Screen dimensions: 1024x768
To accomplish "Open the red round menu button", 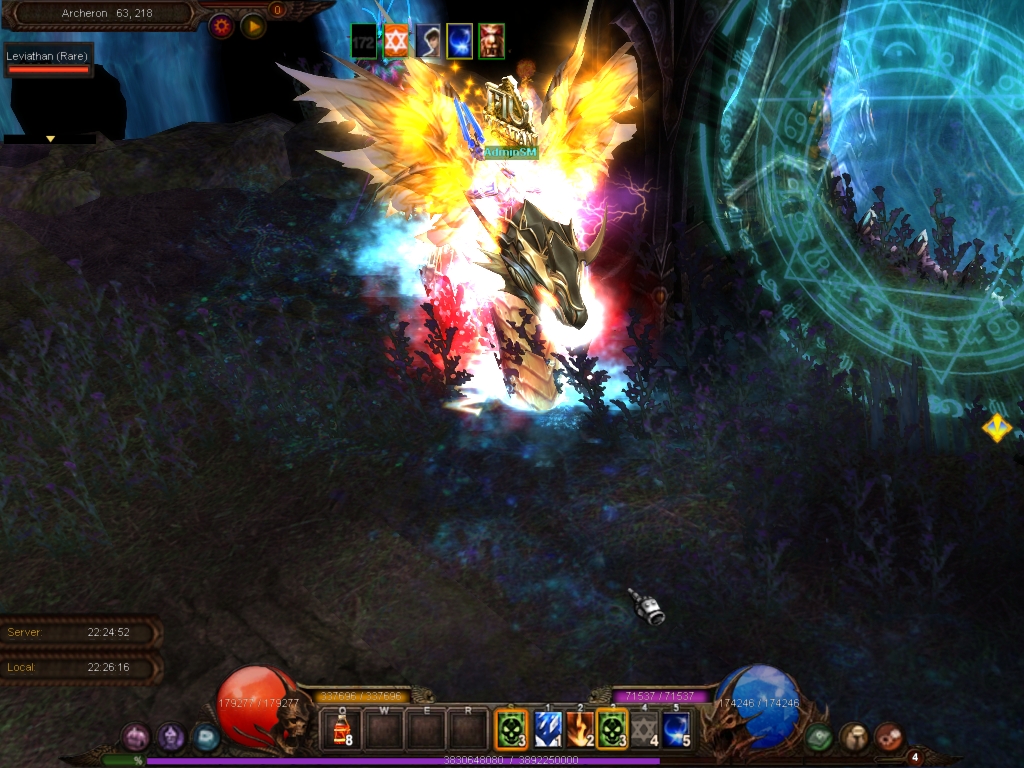I will [x=887, y=737].
